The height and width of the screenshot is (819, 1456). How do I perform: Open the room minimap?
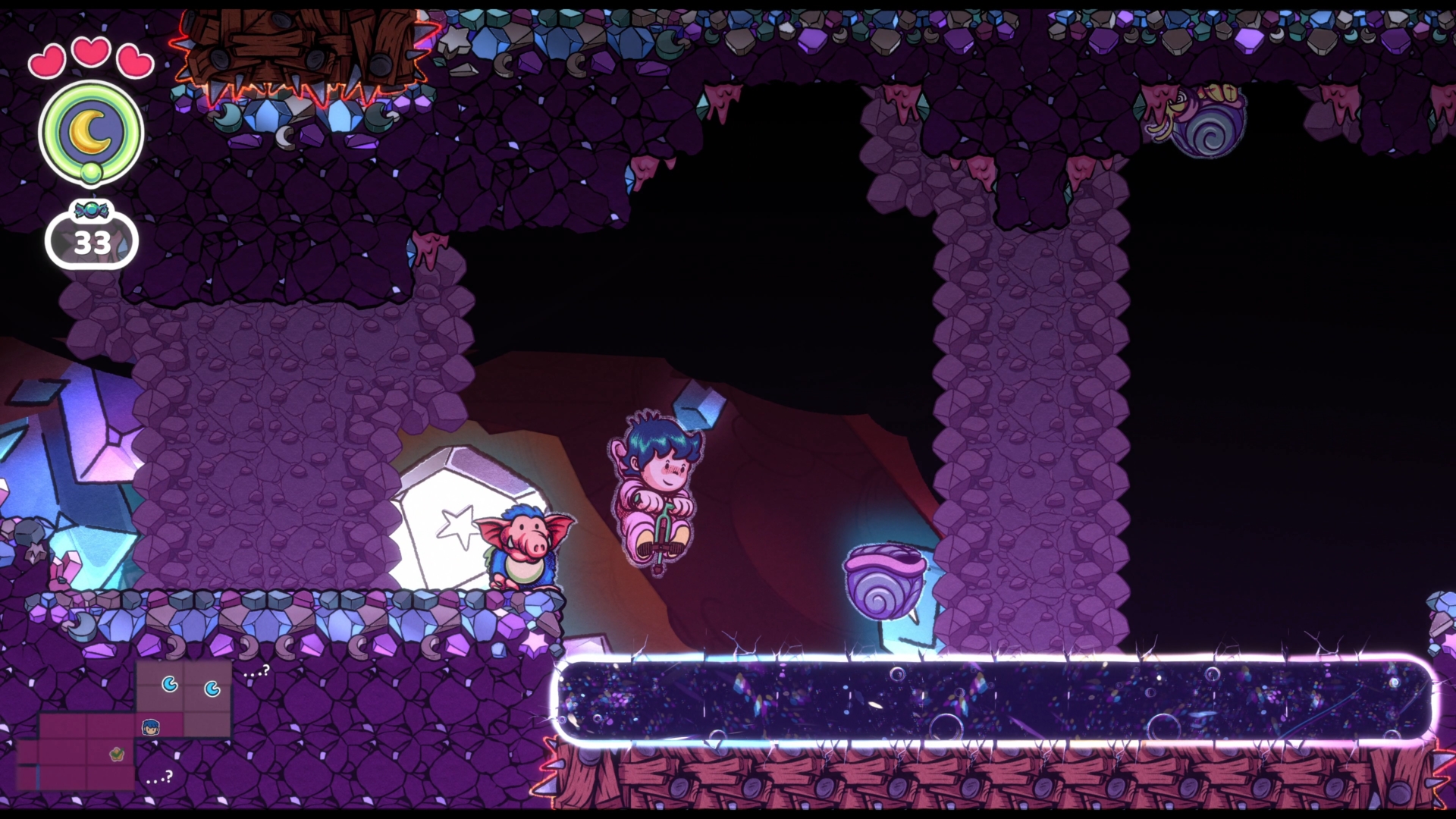click(x=124, y=724)
